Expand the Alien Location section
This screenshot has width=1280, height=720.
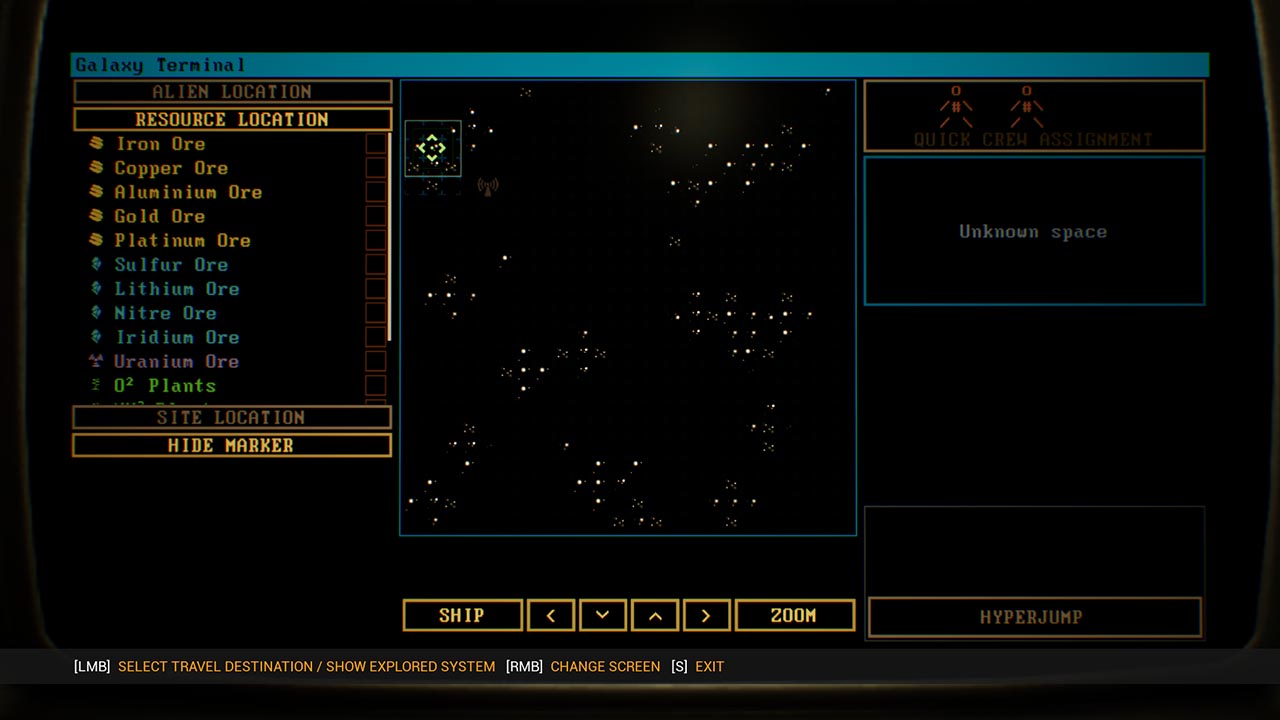tap(232, 92)
